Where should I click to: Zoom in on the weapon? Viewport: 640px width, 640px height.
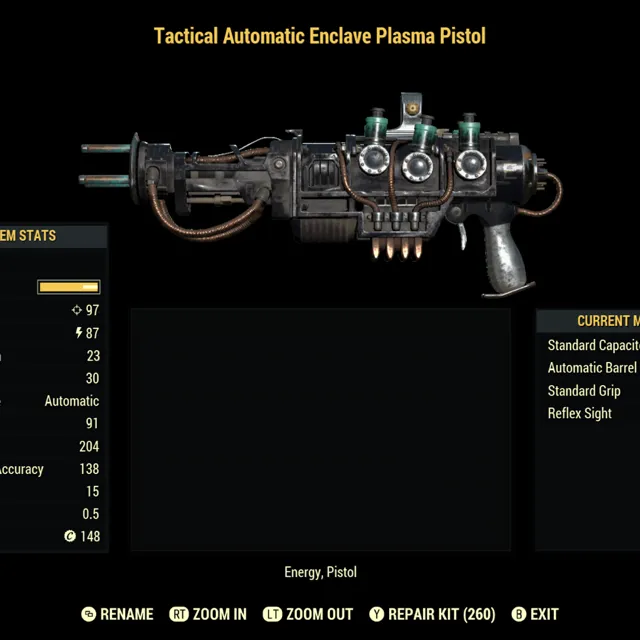coord(209,614)
